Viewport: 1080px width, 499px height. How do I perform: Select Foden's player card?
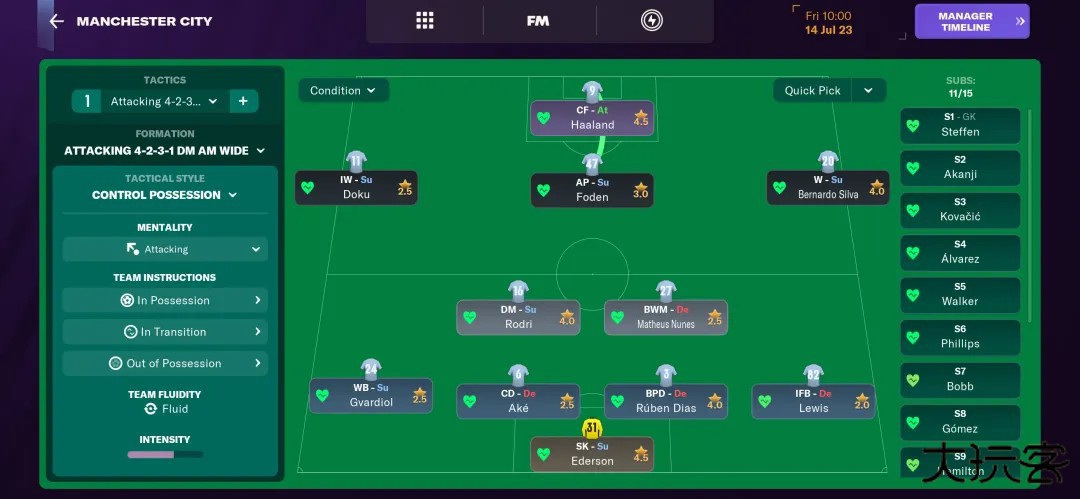(x=592, y=190)
